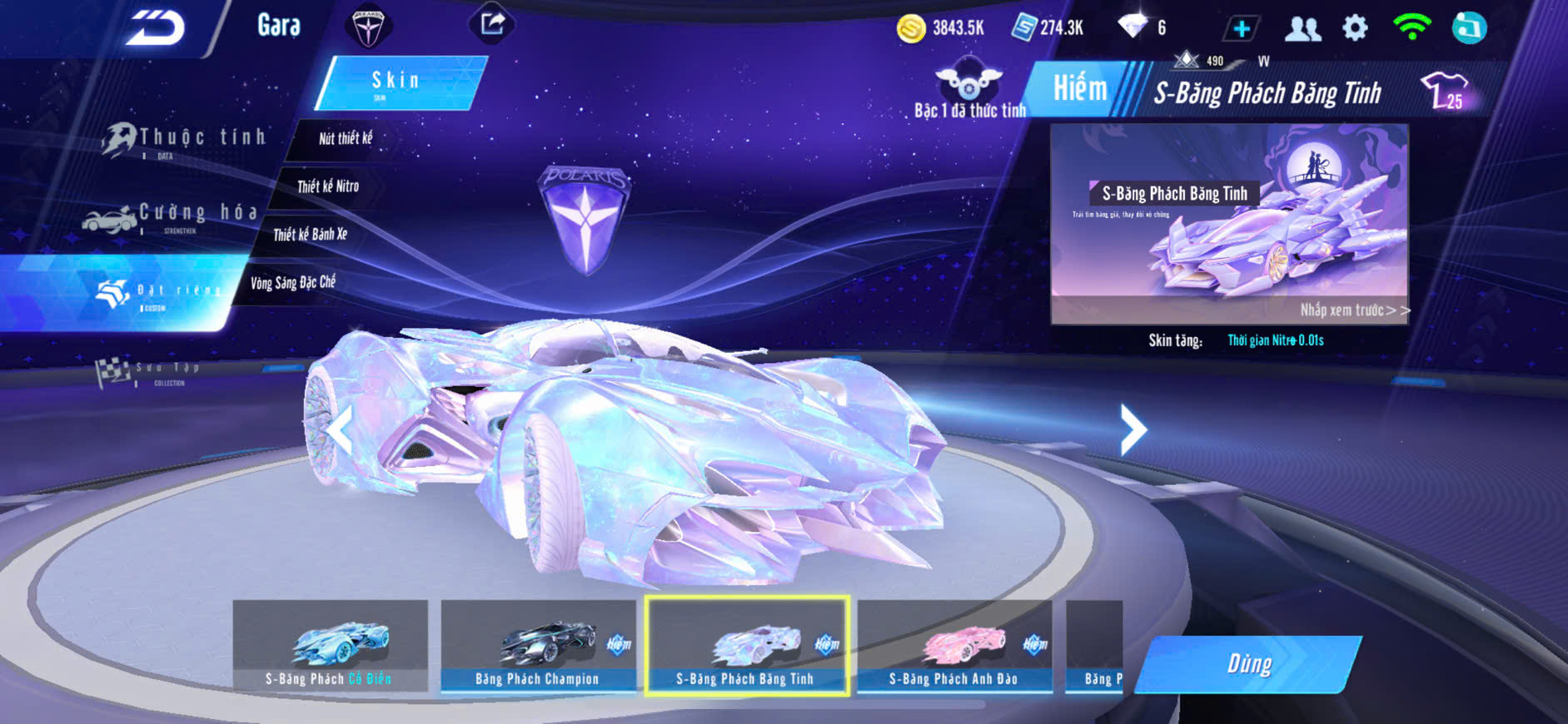Open the friends icon
Image resolution: width=1568 pixels, height=724 pixels.
(x=1302, y=29)
